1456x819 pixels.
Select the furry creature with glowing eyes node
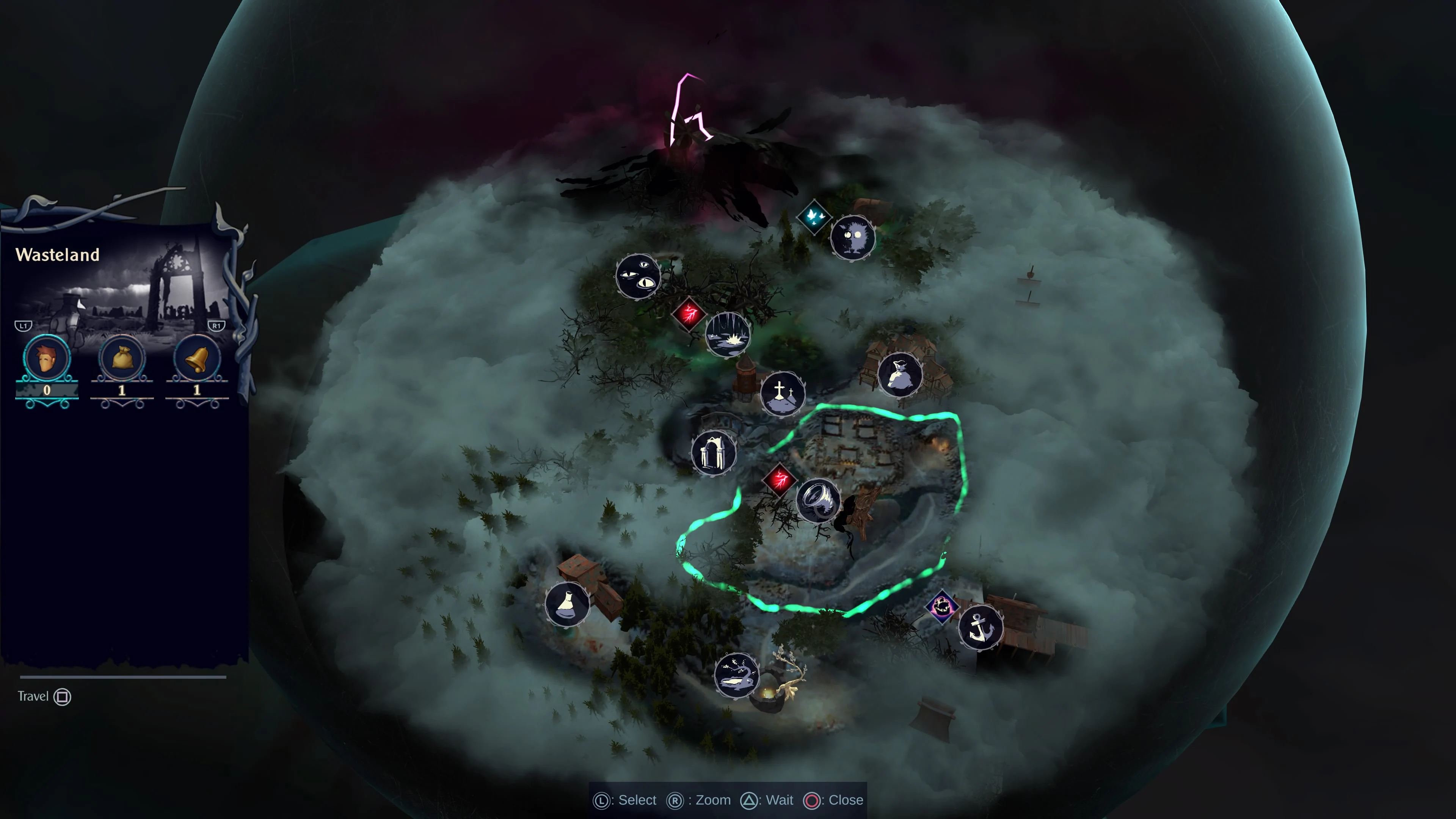(854, 237)
